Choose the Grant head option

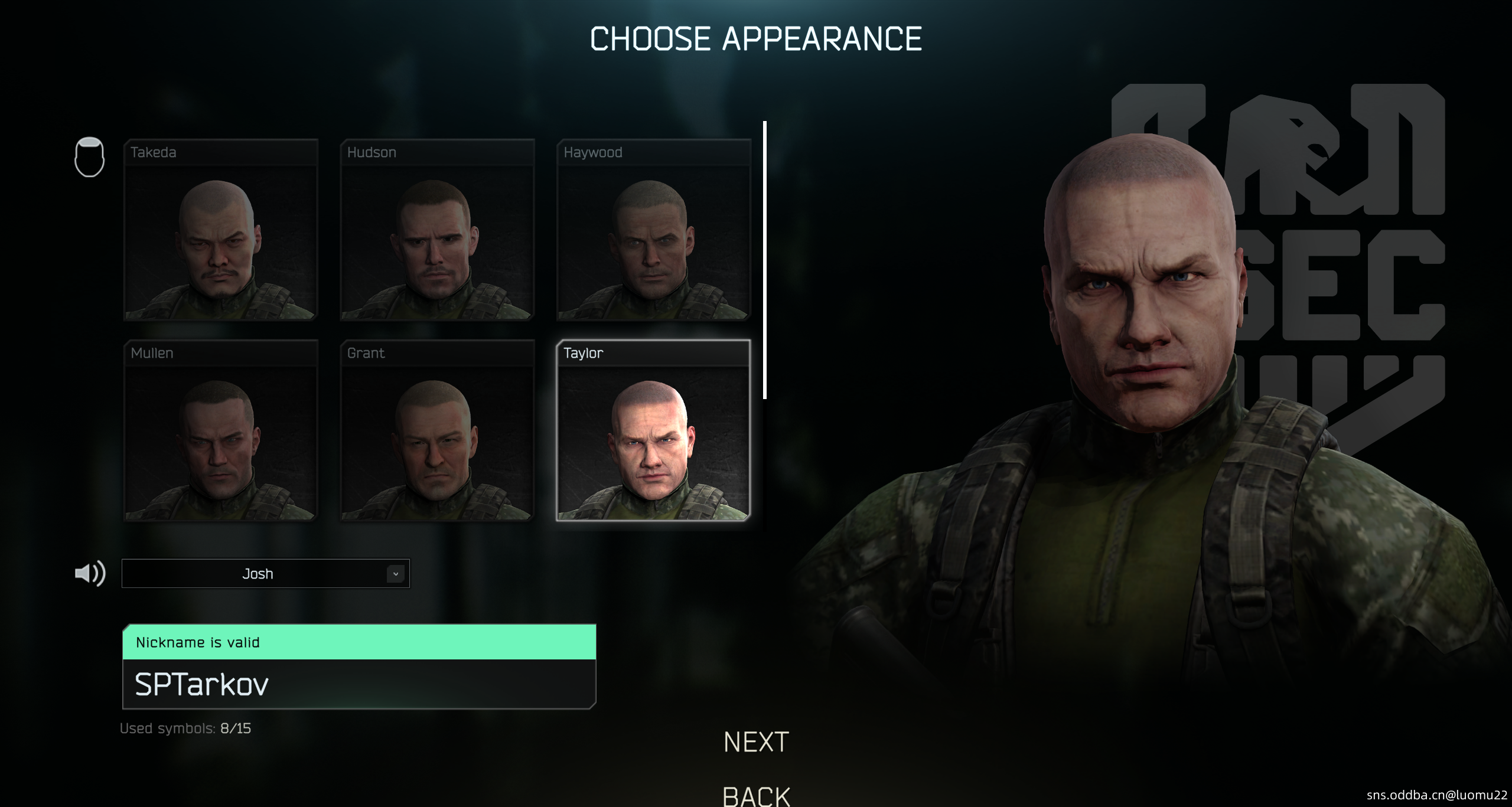tap(437, 431)
